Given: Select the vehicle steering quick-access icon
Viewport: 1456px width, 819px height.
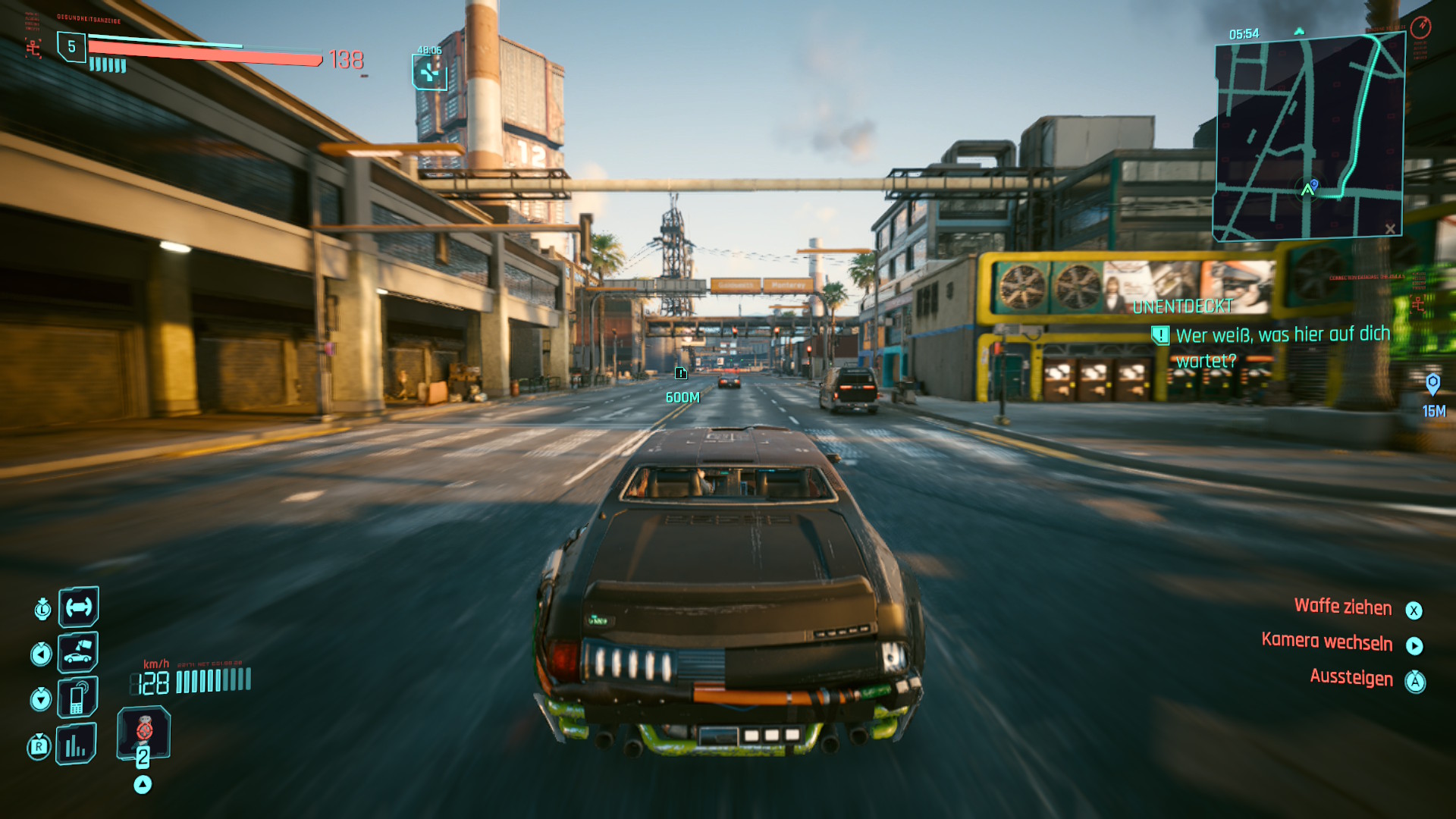Looking at the screenshot, I should click(x=79, y=607).
